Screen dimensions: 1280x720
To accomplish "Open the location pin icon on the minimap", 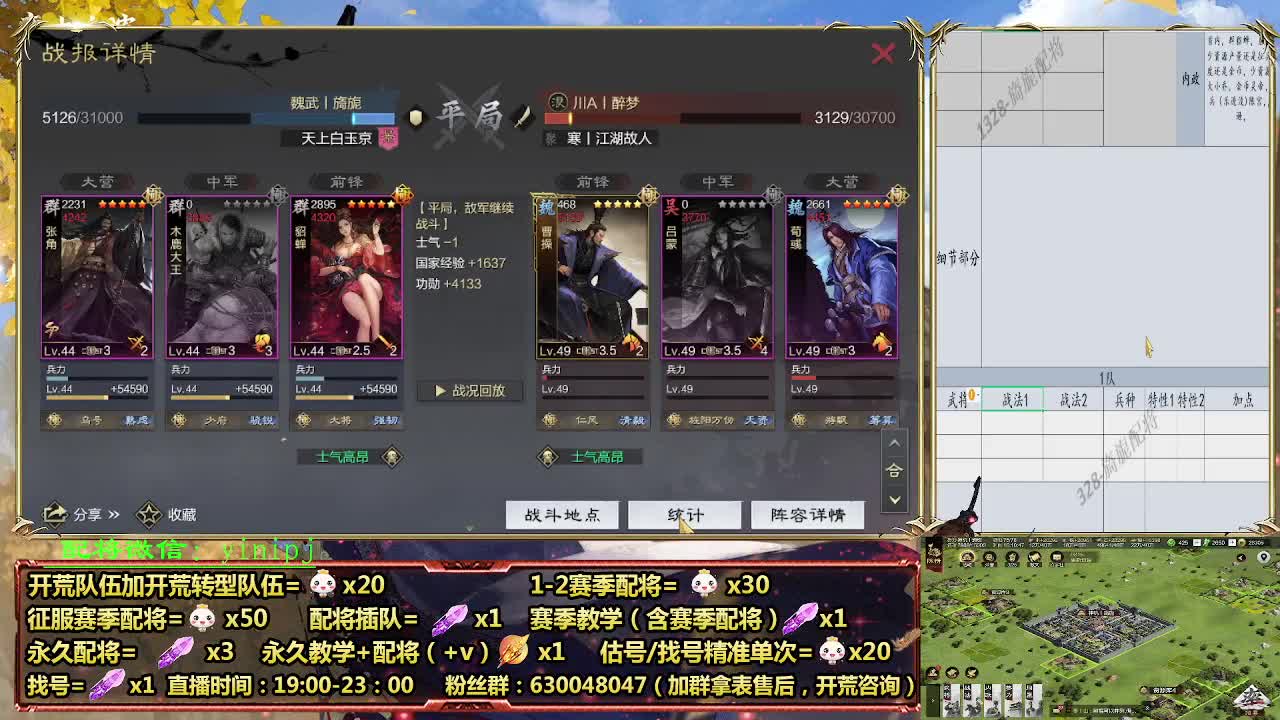I will 1263,557.
